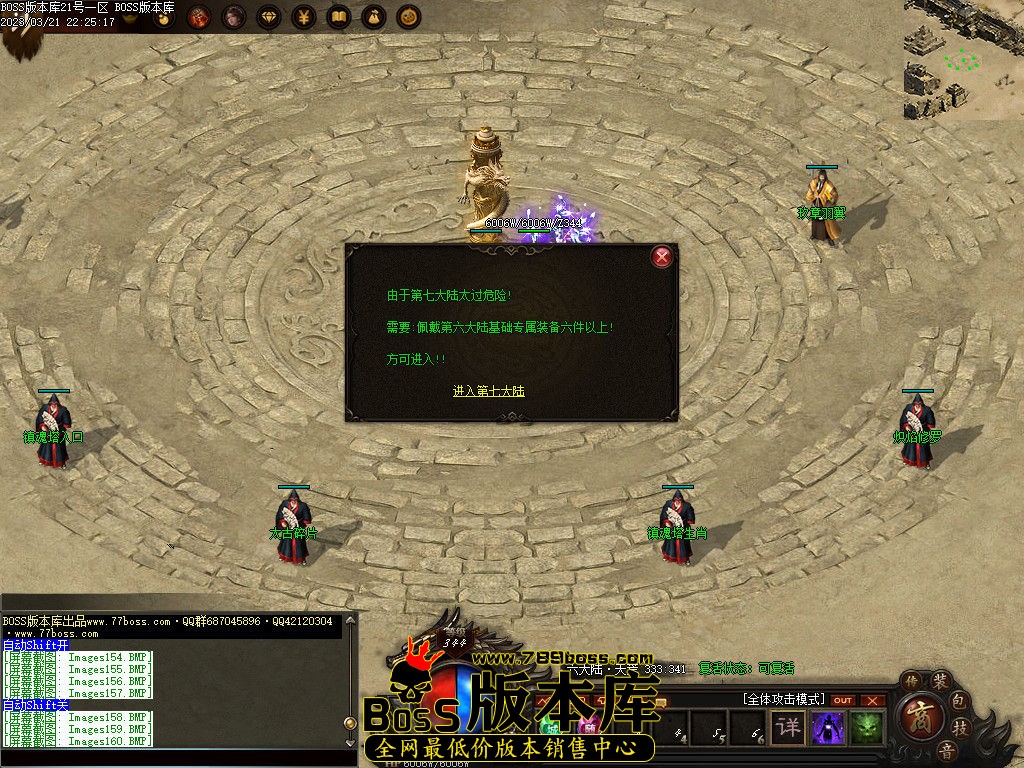Click the red flaming warrior icon

(198, 17)
